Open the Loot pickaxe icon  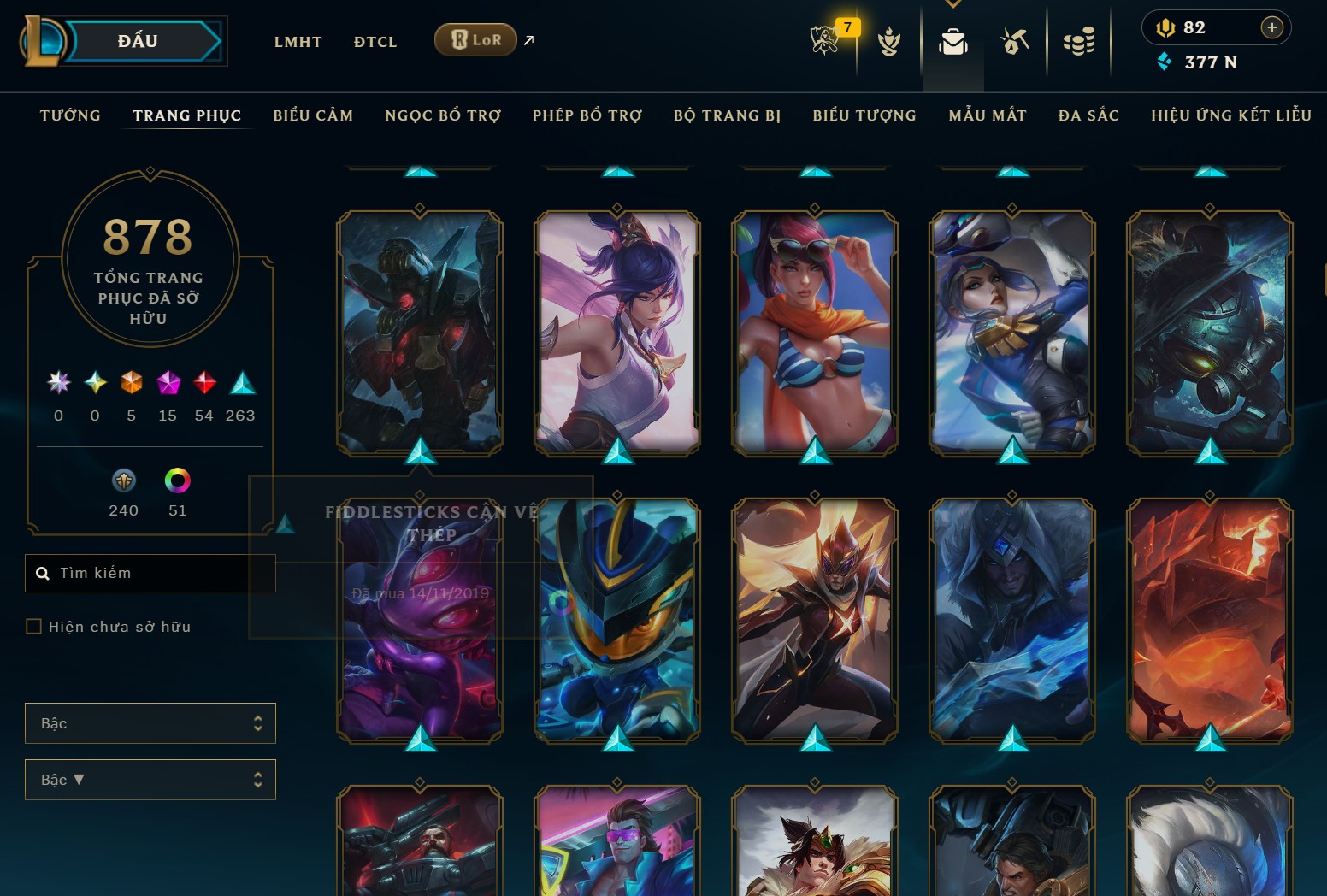(1014, 40)
